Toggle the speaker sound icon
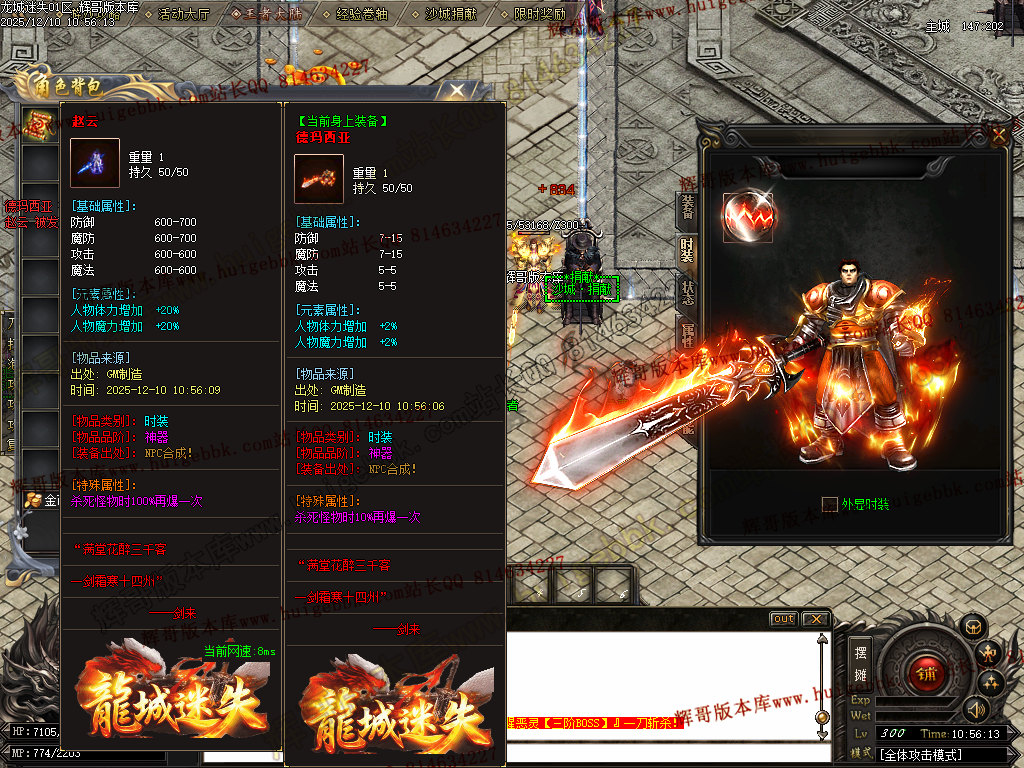The width and height of the screenshot is (1024, 768). (x=975, y=710)
